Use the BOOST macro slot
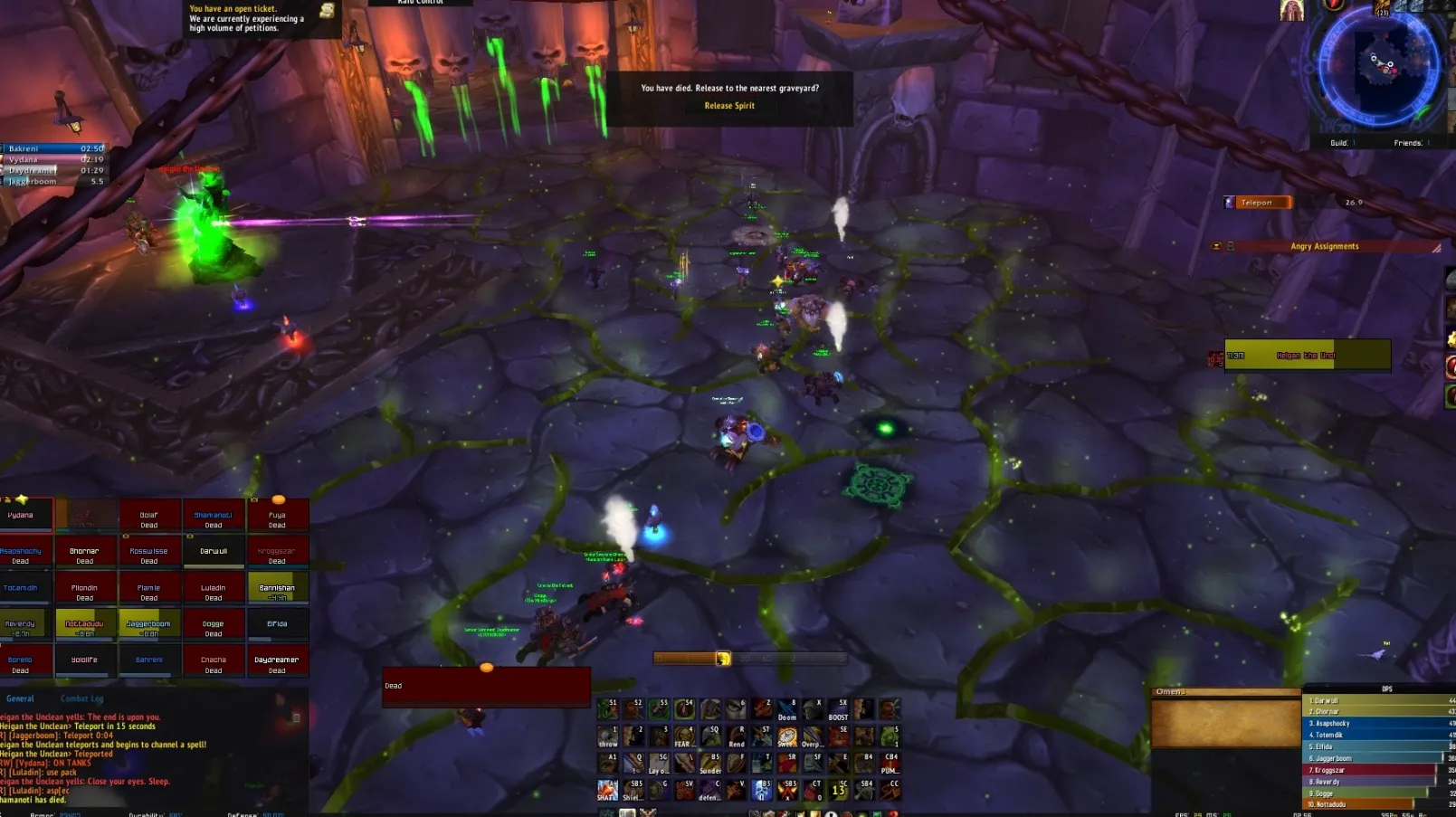This screenshot has height=817, width=1456. pos(838,709)
